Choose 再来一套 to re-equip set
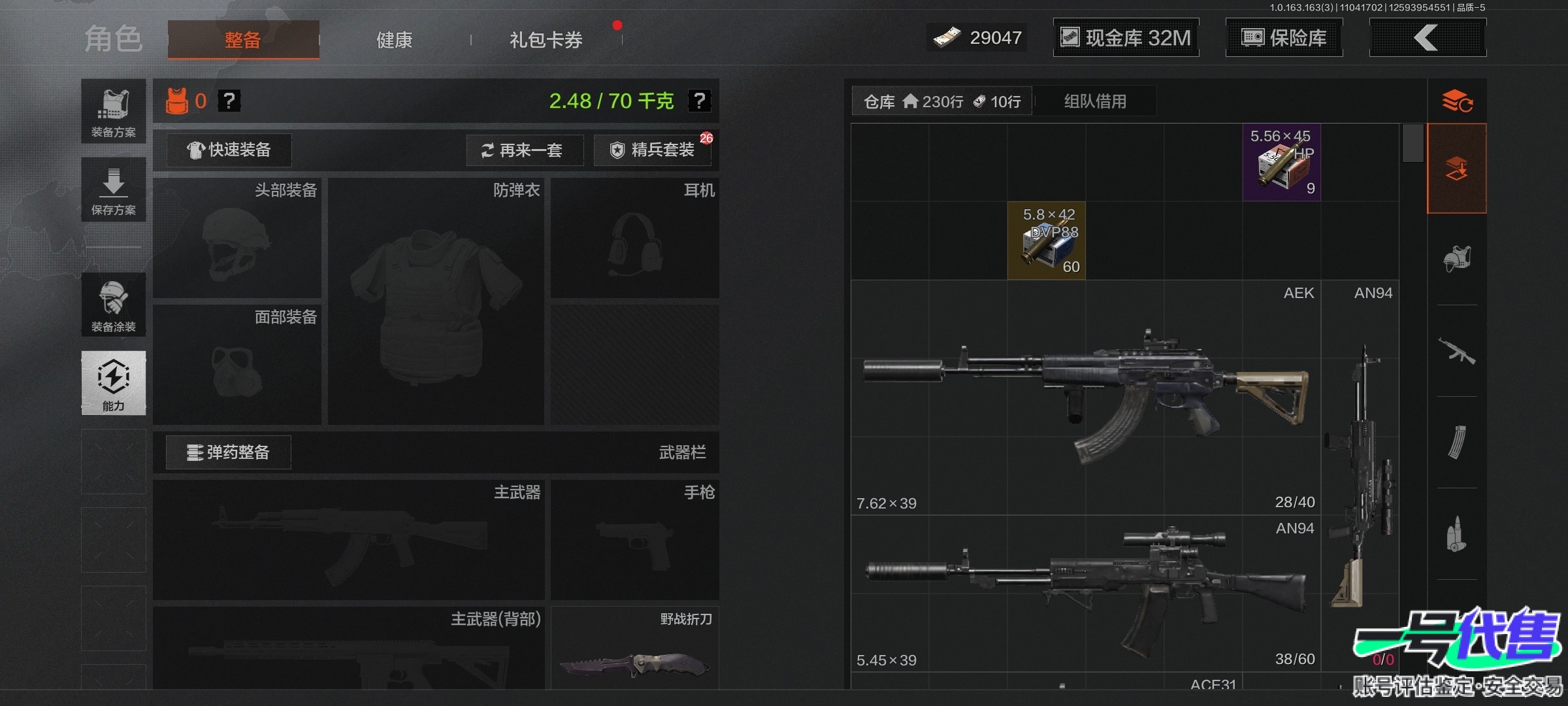The width and height of the screenshot is (1568, 706). (x=522, y=150)
